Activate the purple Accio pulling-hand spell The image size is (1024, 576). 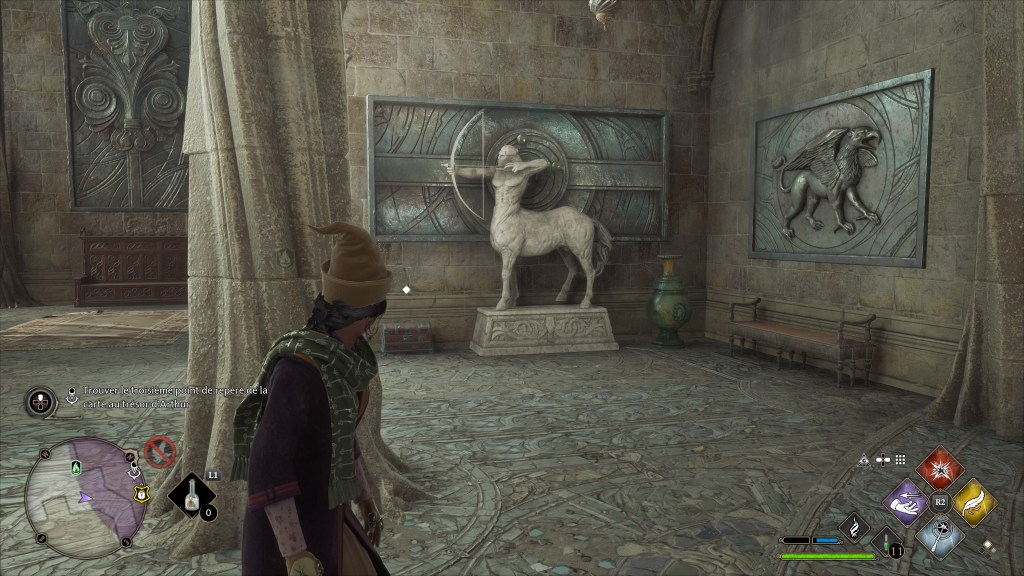pos(907,501)
